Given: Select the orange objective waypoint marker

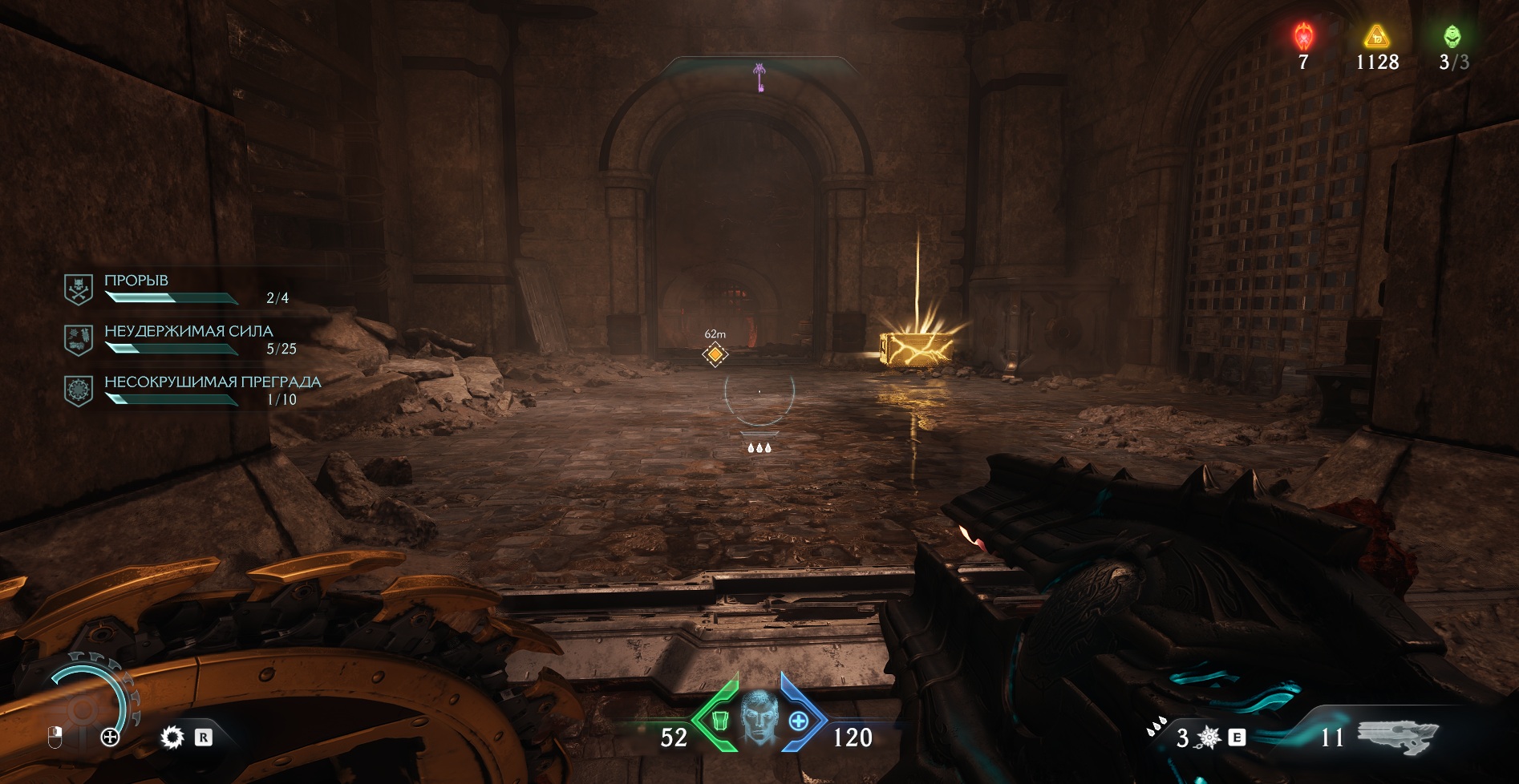Looking at the screenshot, I should pos(715,354).
